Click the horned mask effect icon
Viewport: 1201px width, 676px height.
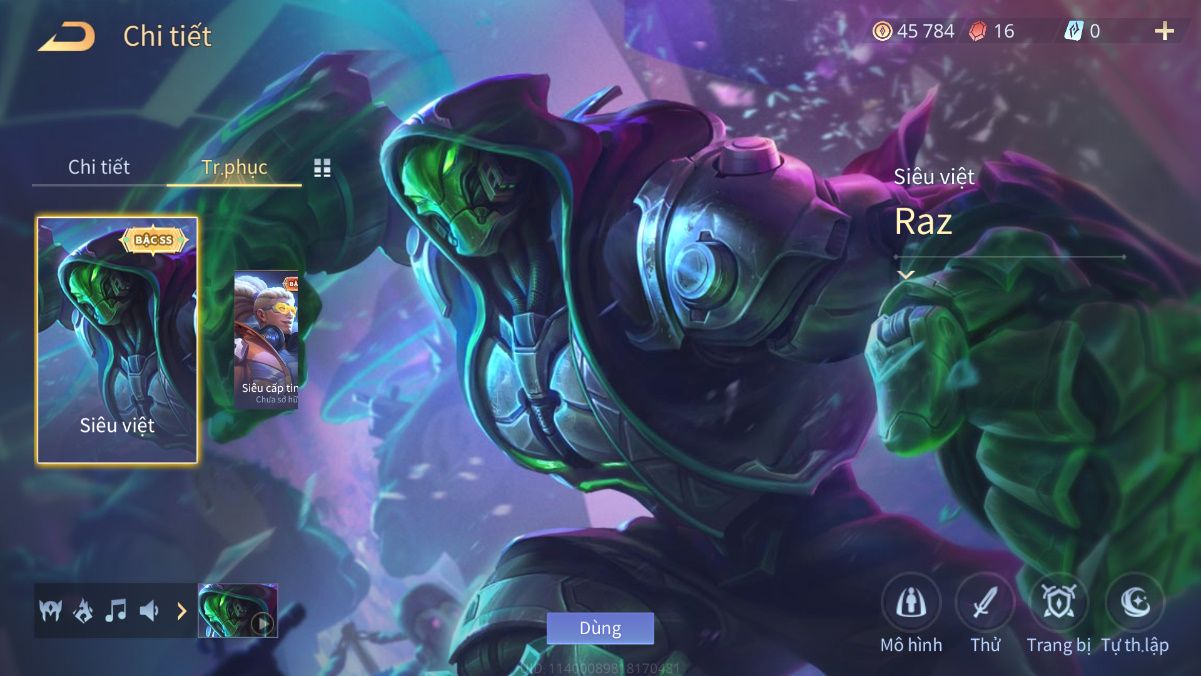[x=50, y=610]
